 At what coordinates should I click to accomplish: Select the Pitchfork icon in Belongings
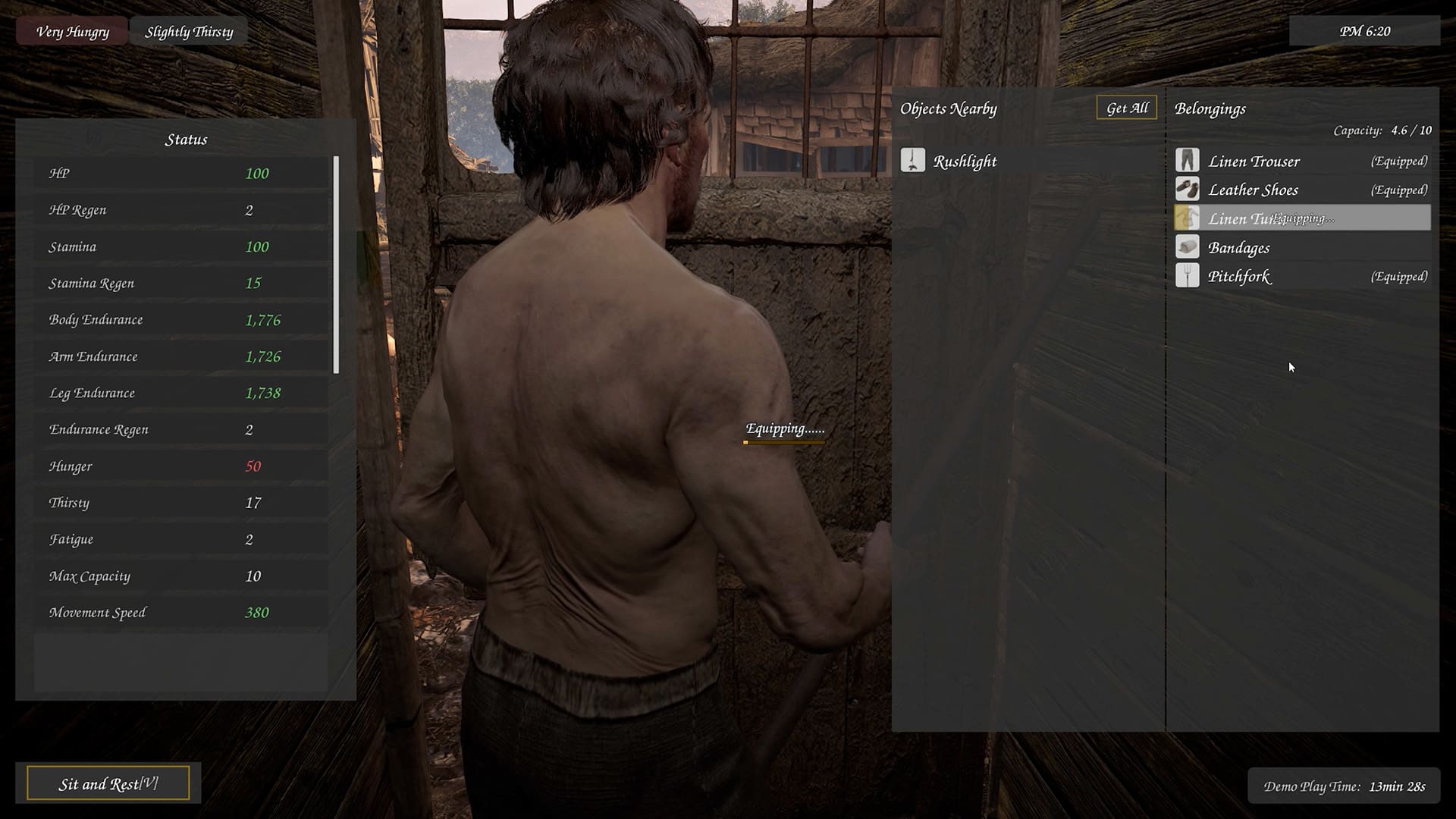point(1188,276)
